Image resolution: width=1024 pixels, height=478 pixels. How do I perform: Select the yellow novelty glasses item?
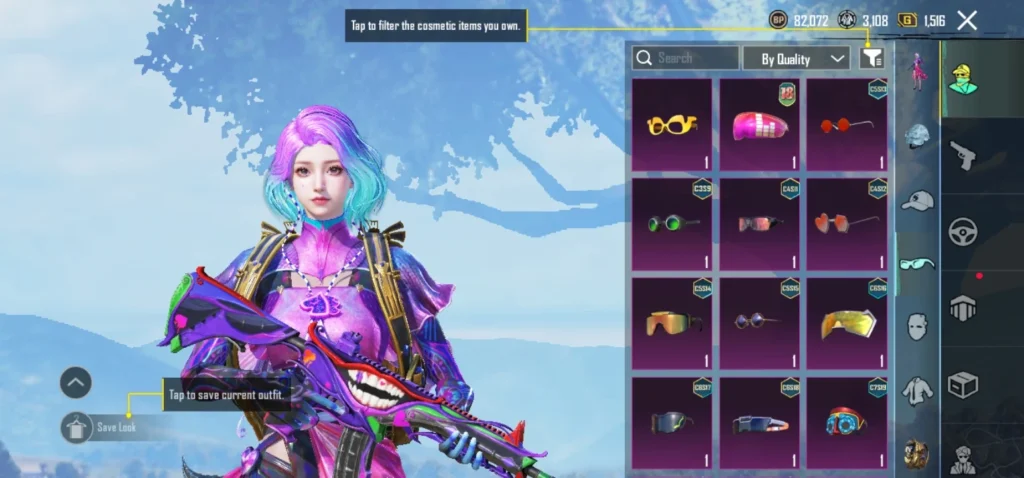(672, 125)
